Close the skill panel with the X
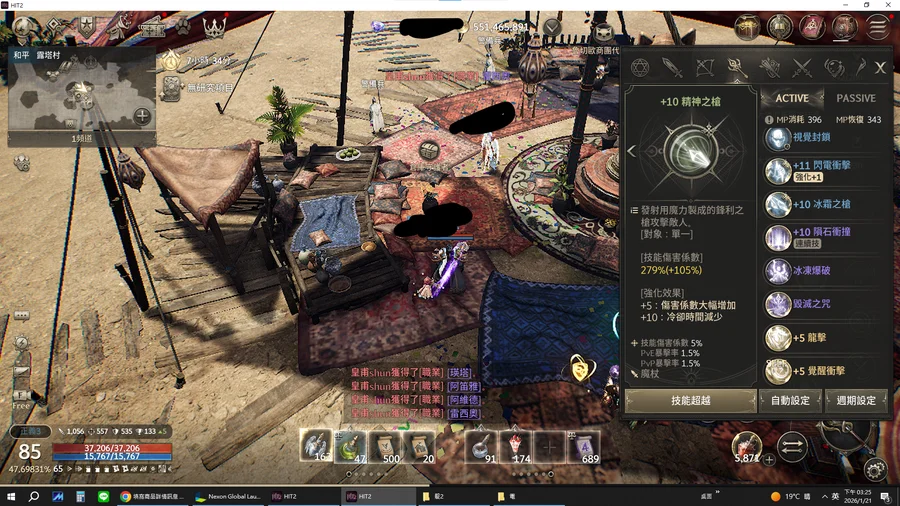 (880, 67)
